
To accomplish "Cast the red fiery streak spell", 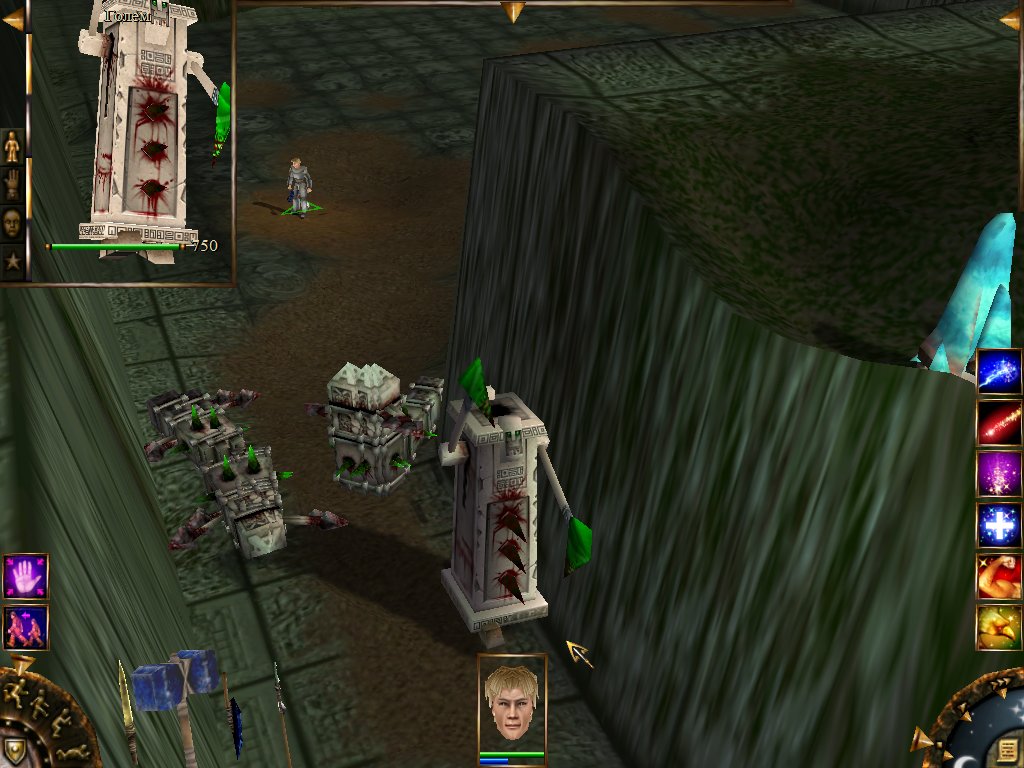I will click(999, 423).
